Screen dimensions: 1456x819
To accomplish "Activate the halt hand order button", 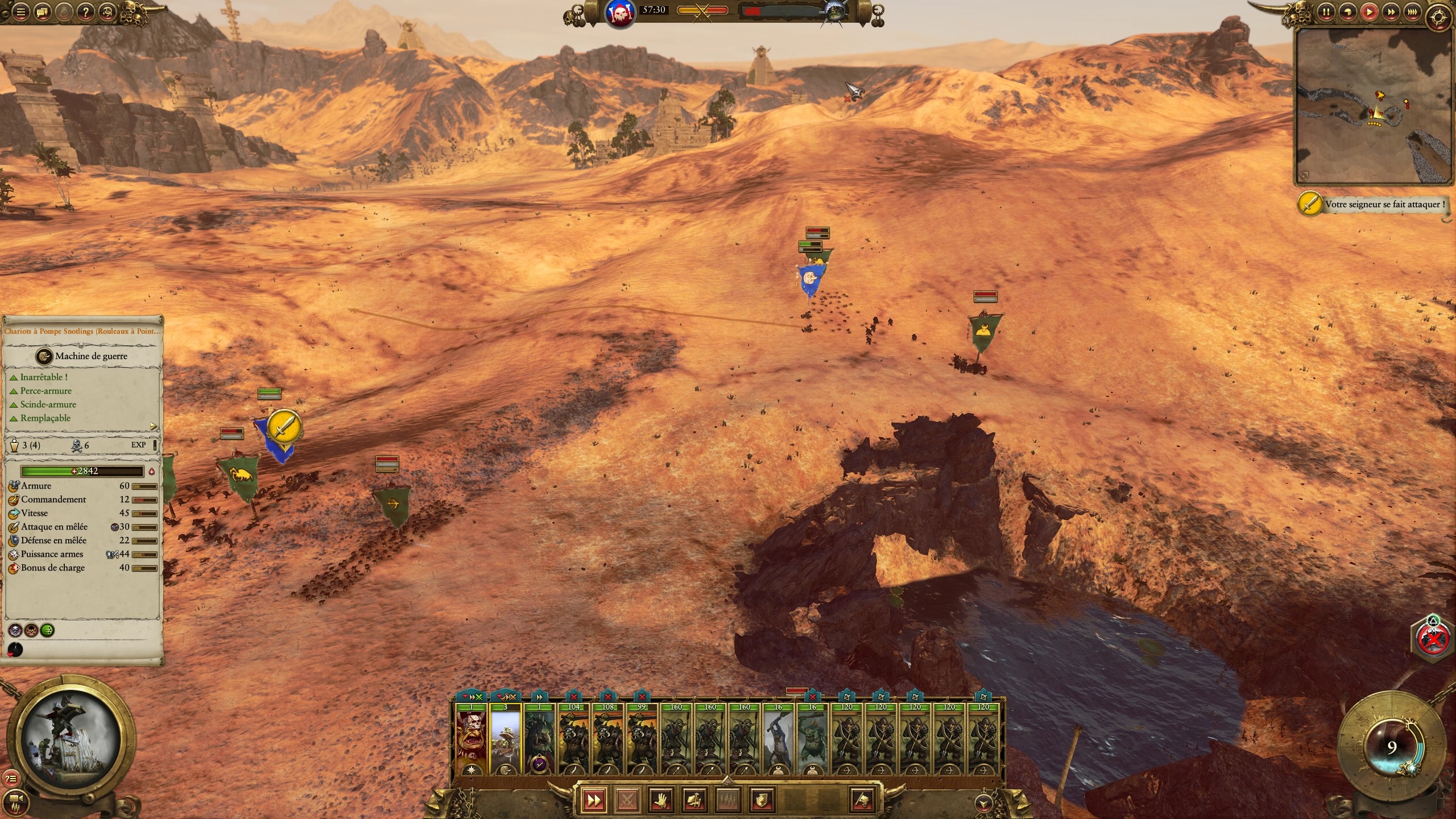I will click(x=661, y=800).
